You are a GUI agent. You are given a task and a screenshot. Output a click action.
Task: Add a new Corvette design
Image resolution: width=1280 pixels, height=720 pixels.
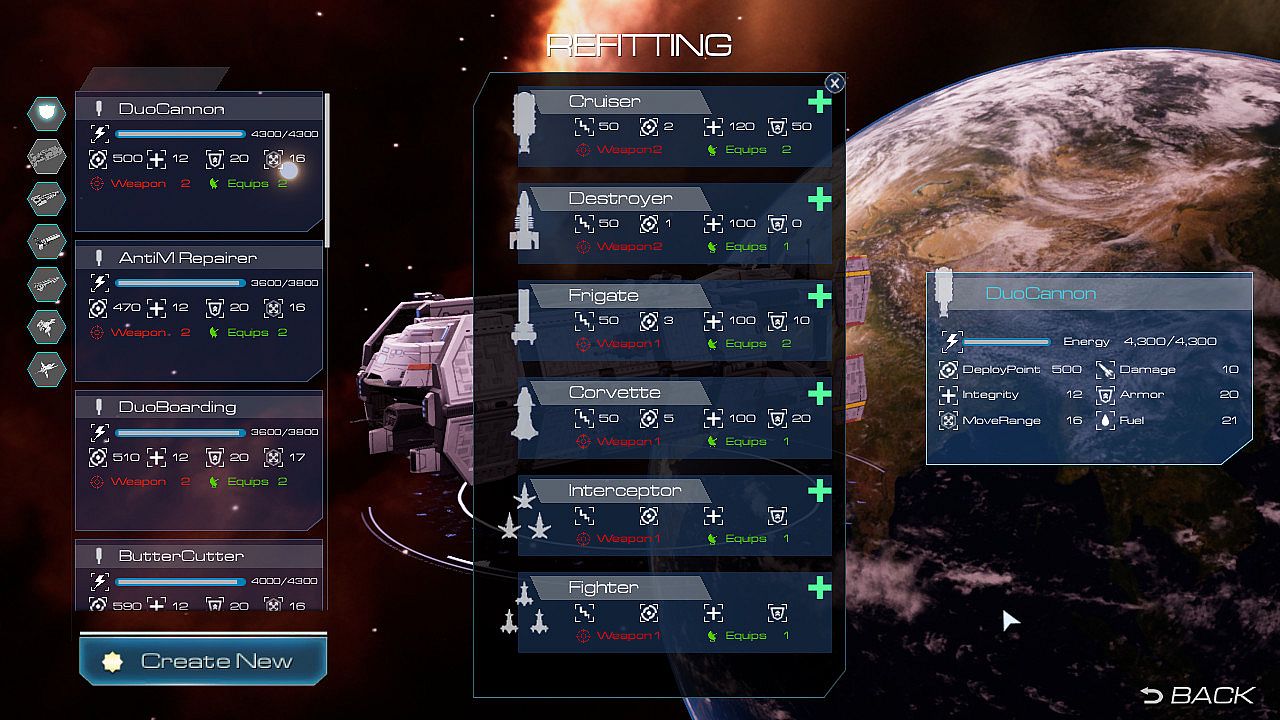pyautogui.click(x=820, y=393)
